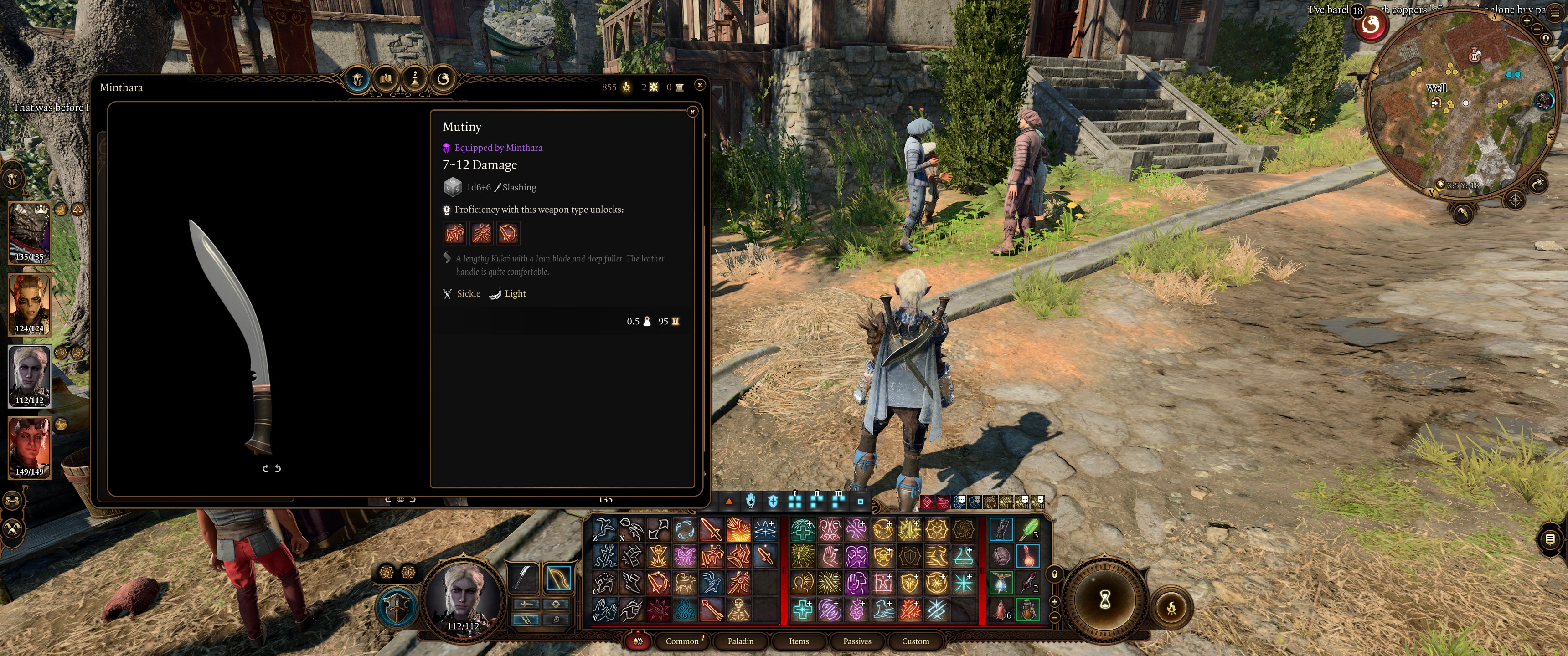Open the Common hotbar tab
Image resolution: width=1568 pixels, height=656 pixels.
682,641
